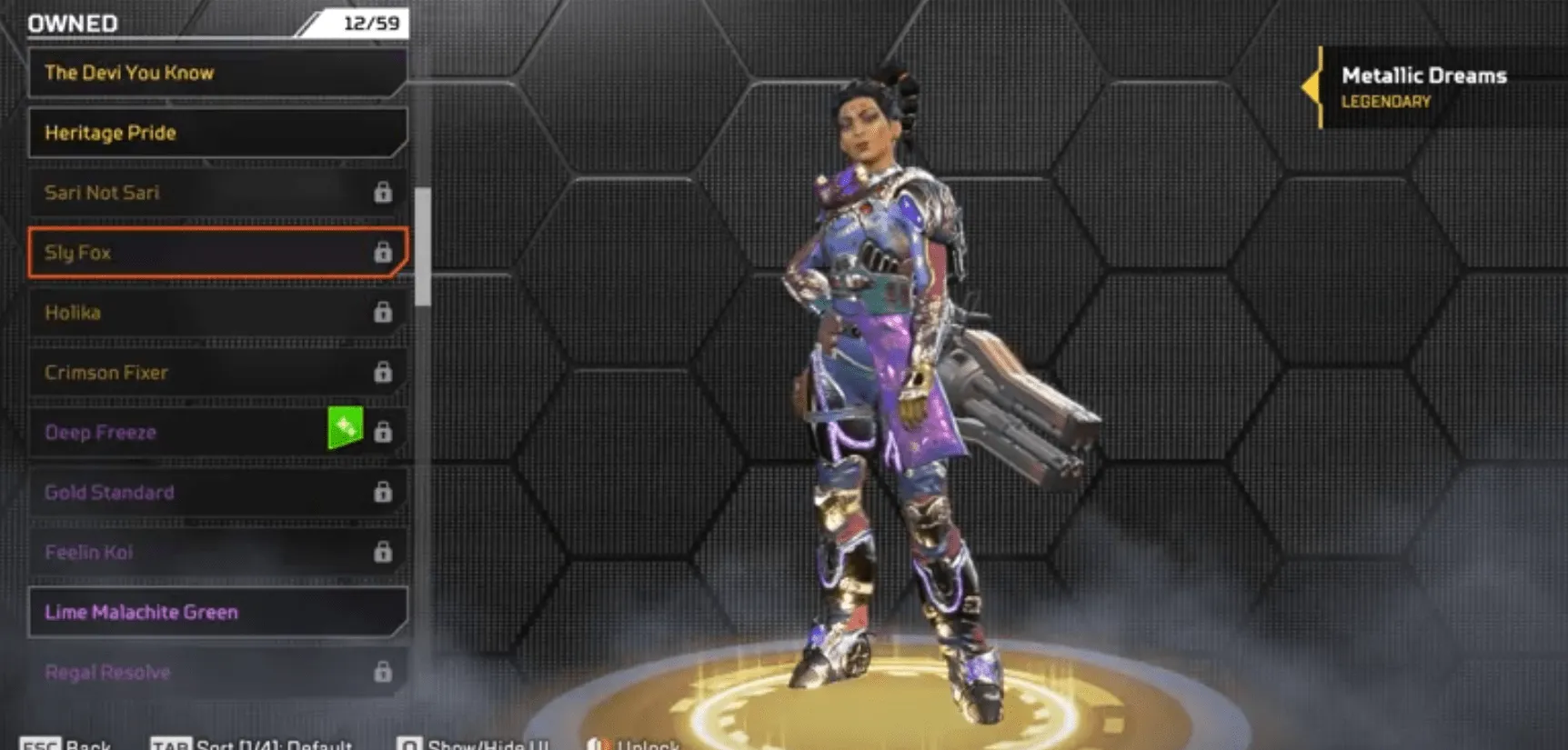This screenshot has width=1568, height=750.
Task: Toggle the lock on Gold Standard
Action: tap(385, 492)
